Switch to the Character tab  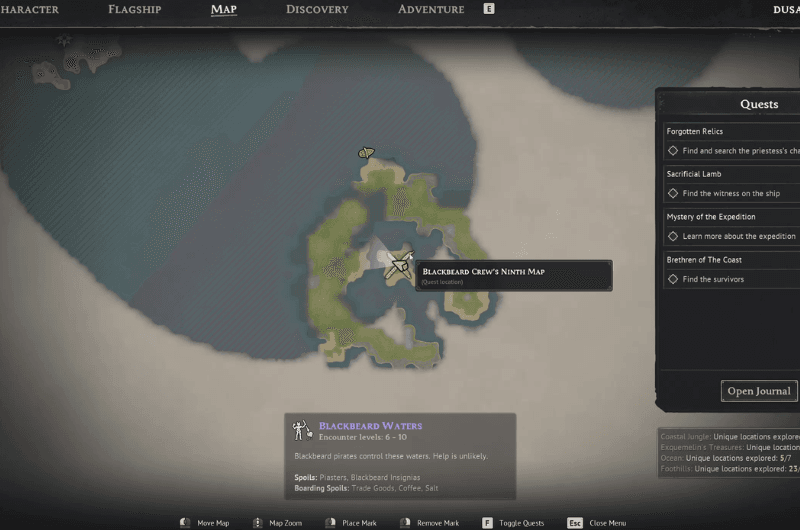pos(30,10)
